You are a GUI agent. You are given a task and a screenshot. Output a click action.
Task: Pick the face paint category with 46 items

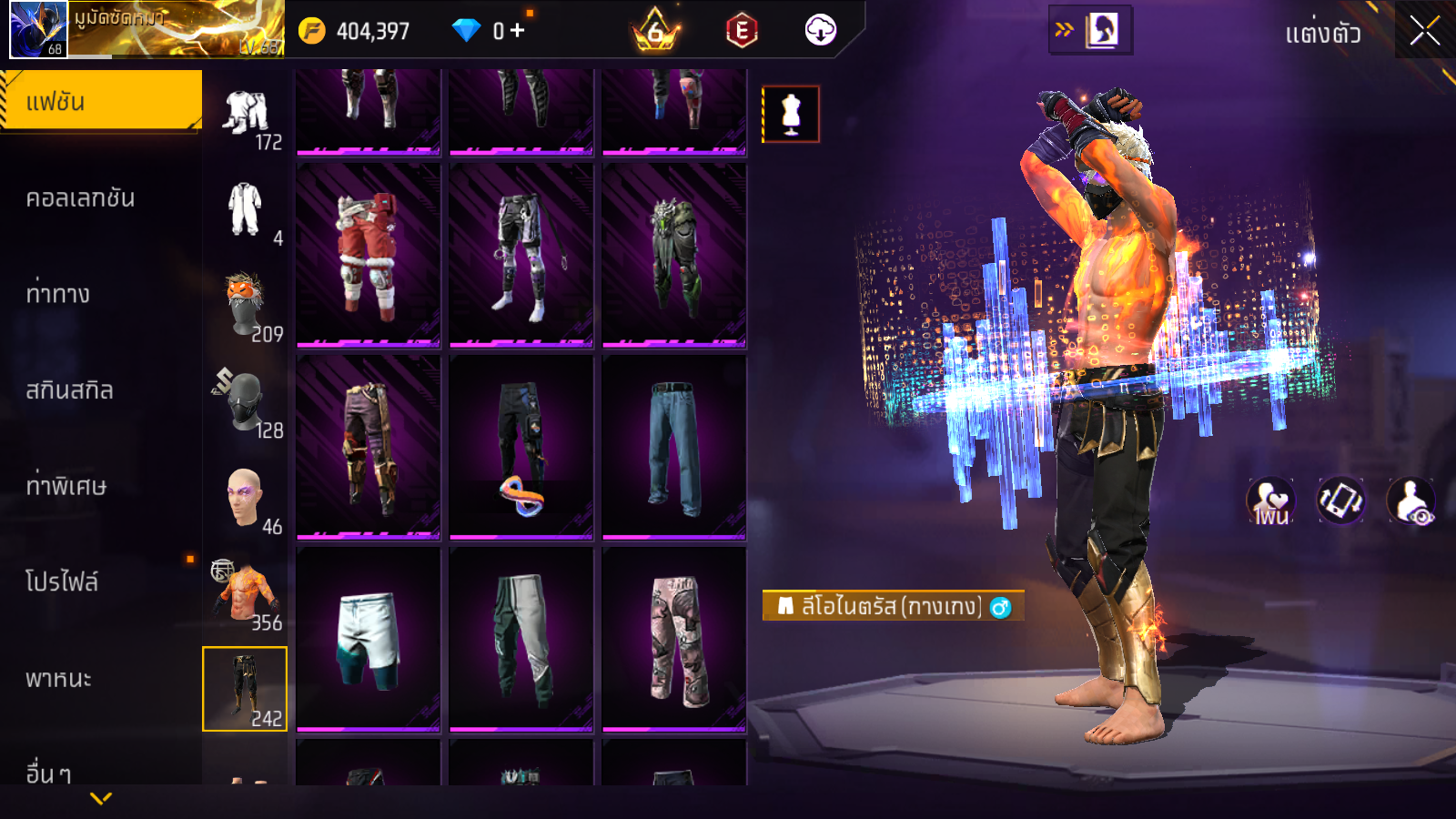[x=246, y=500]
